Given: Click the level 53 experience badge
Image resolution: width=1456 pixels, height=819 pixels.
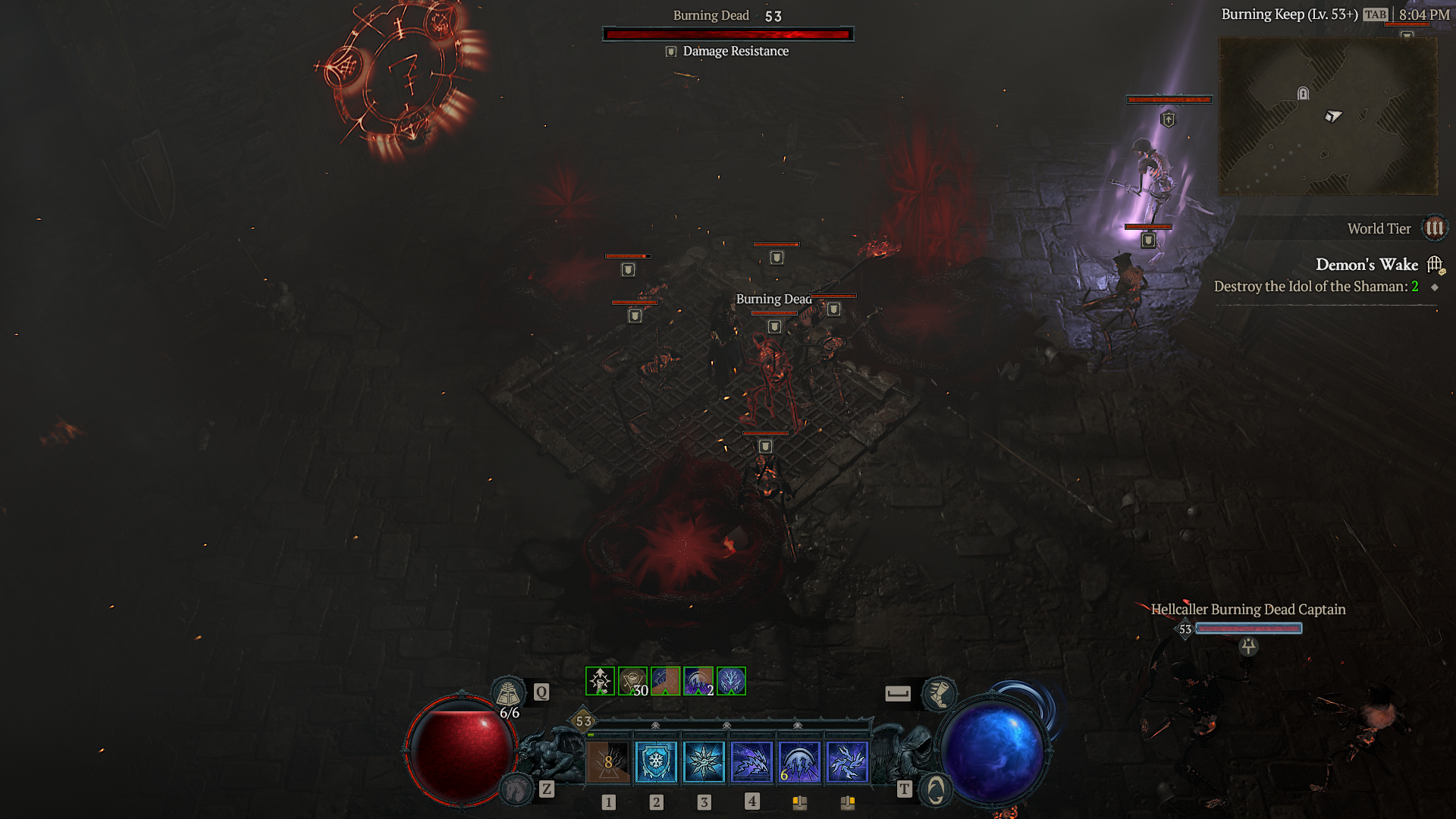Looking at the screenshot, I should pyautogui.click(x=583, y=721).
